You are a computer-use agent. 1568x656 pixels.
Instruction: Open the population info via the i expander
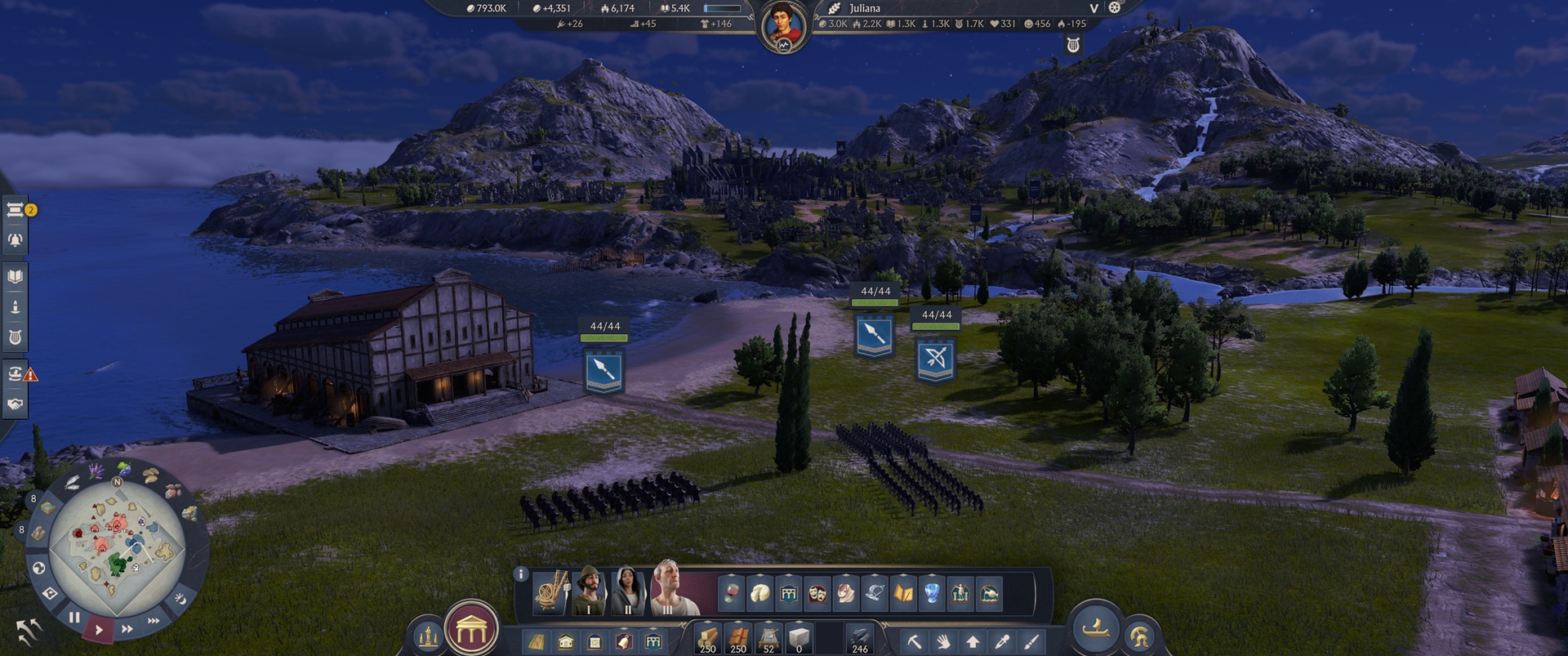click(520, 573)
